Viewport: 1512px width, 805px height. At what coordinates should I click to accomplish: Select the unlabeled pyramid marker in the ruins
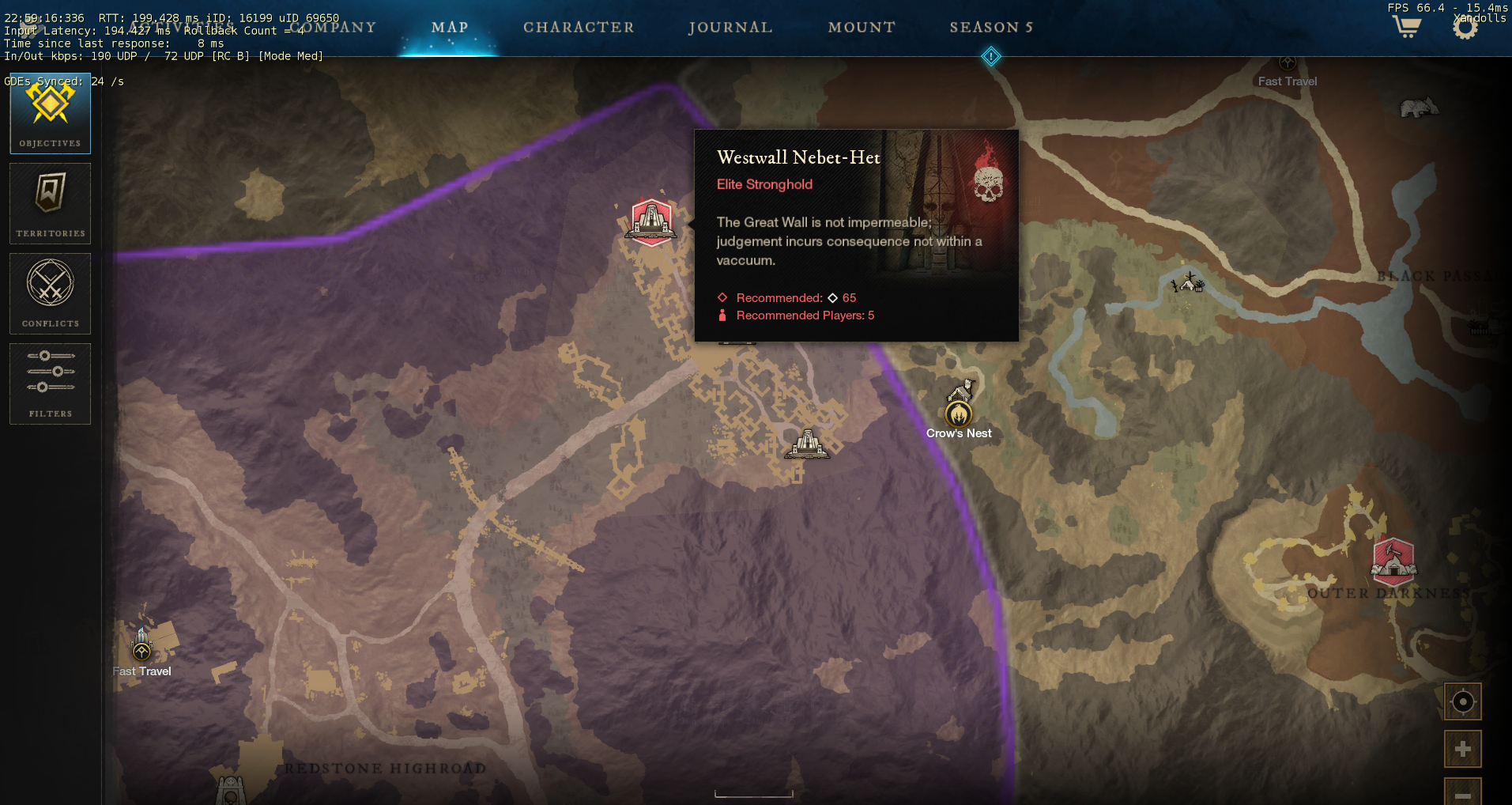[807, 444]
